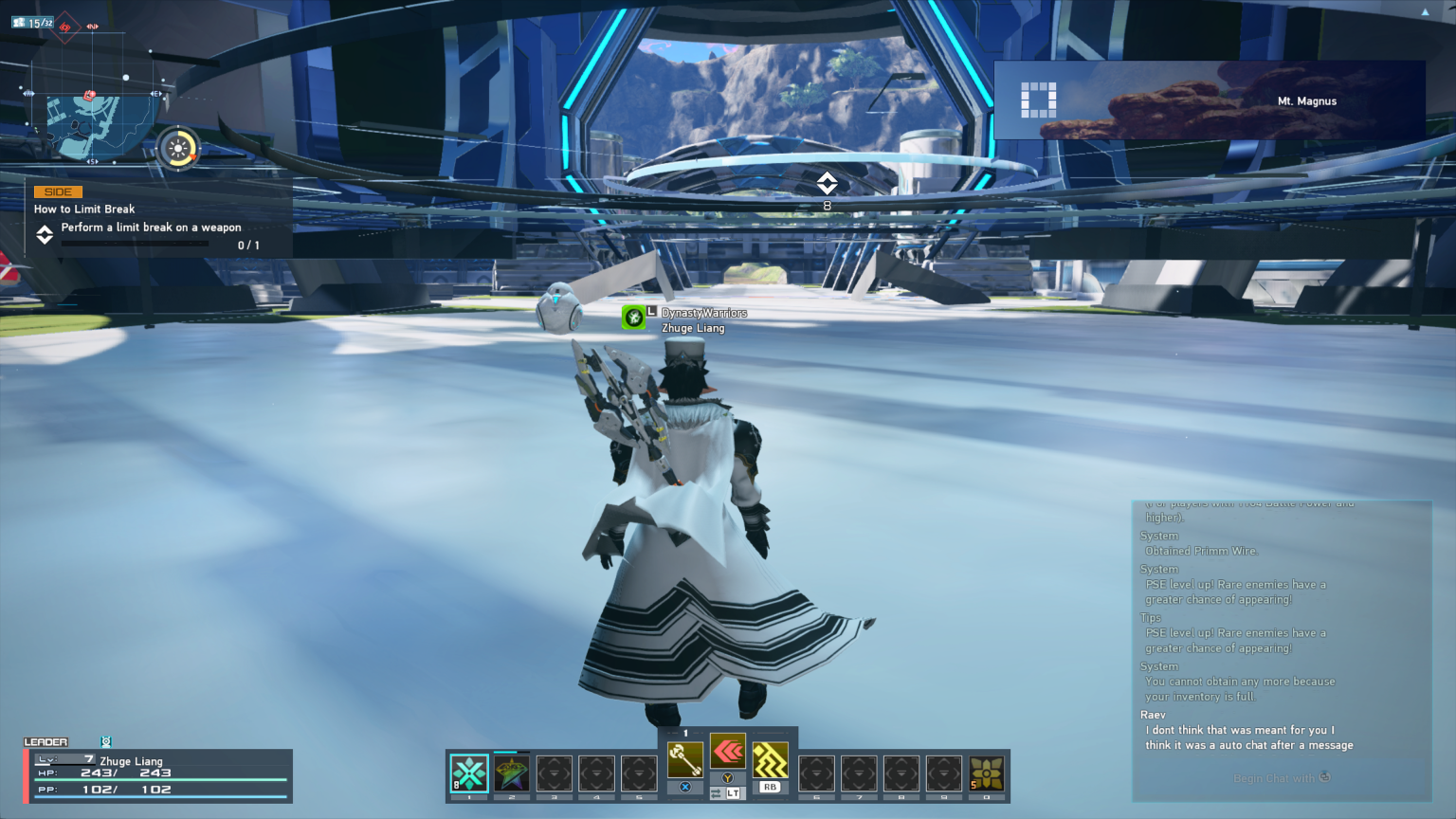Screen dimensions: 1456x819
Task: Select the LEADER tag on the party panel
Action: click(45, 742)
